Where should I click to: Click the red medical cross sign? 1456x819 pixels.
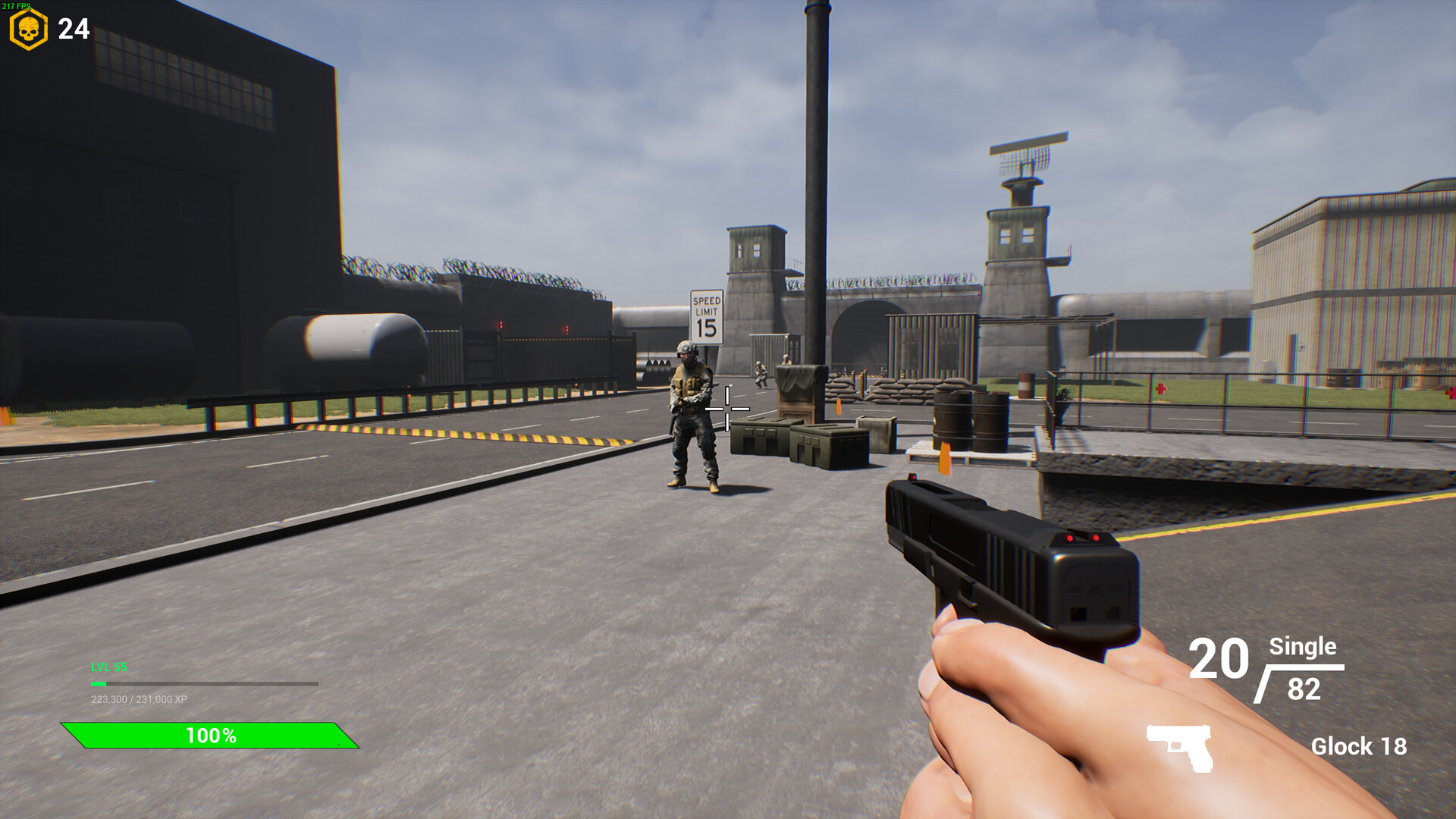(1160, 388)
